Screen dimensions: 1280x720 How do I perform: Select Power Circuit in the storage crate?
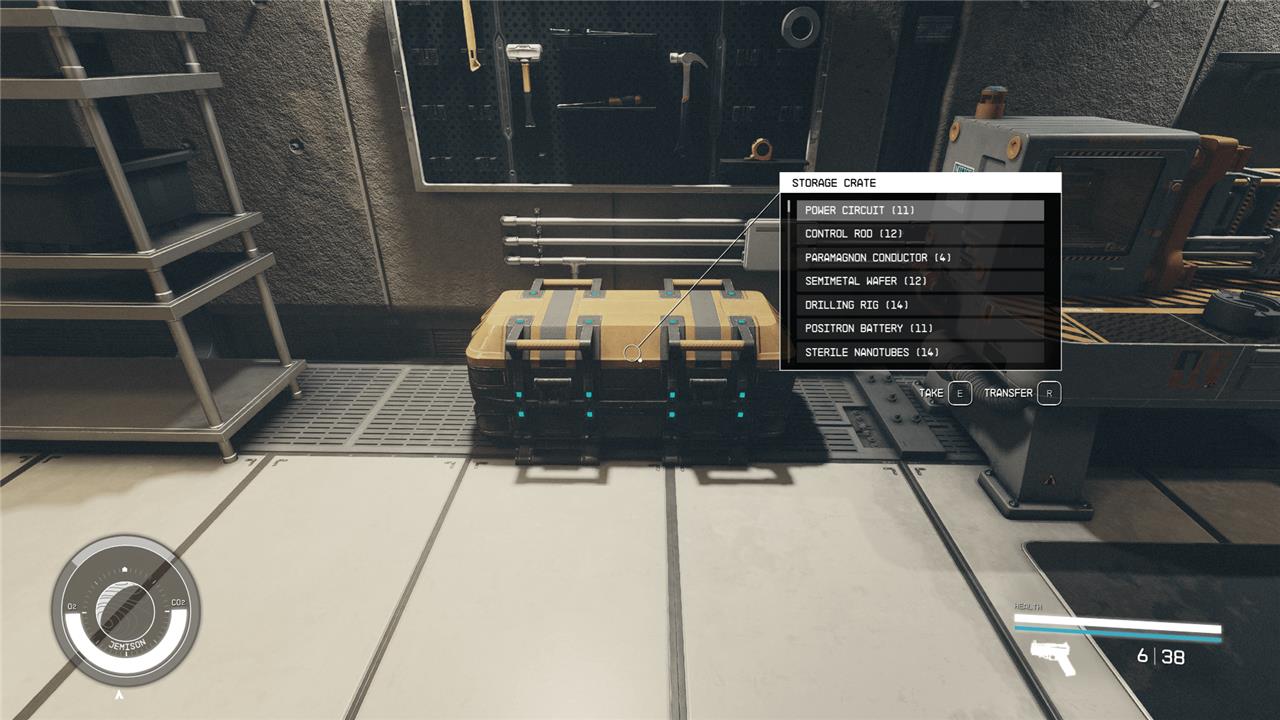click(x=919, y=210)
